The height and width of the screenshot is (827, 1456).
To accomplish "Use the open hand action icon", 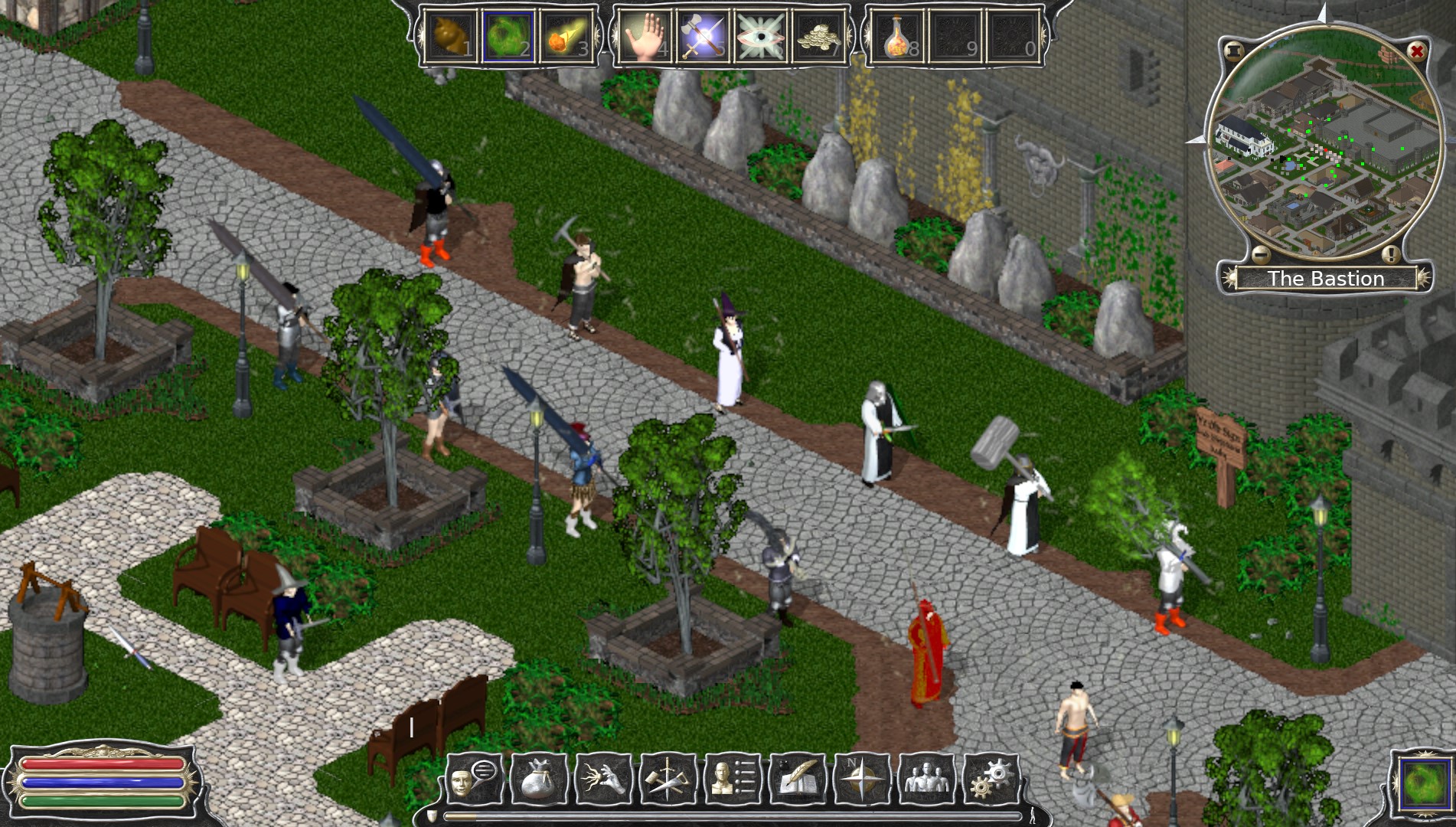I will 645,36.
